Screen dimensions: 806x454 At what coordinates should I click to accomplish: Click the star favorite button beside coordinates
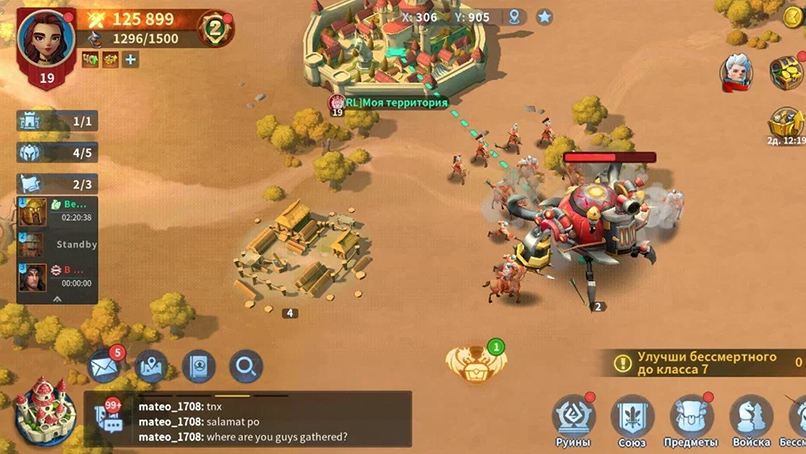point(545,17)
